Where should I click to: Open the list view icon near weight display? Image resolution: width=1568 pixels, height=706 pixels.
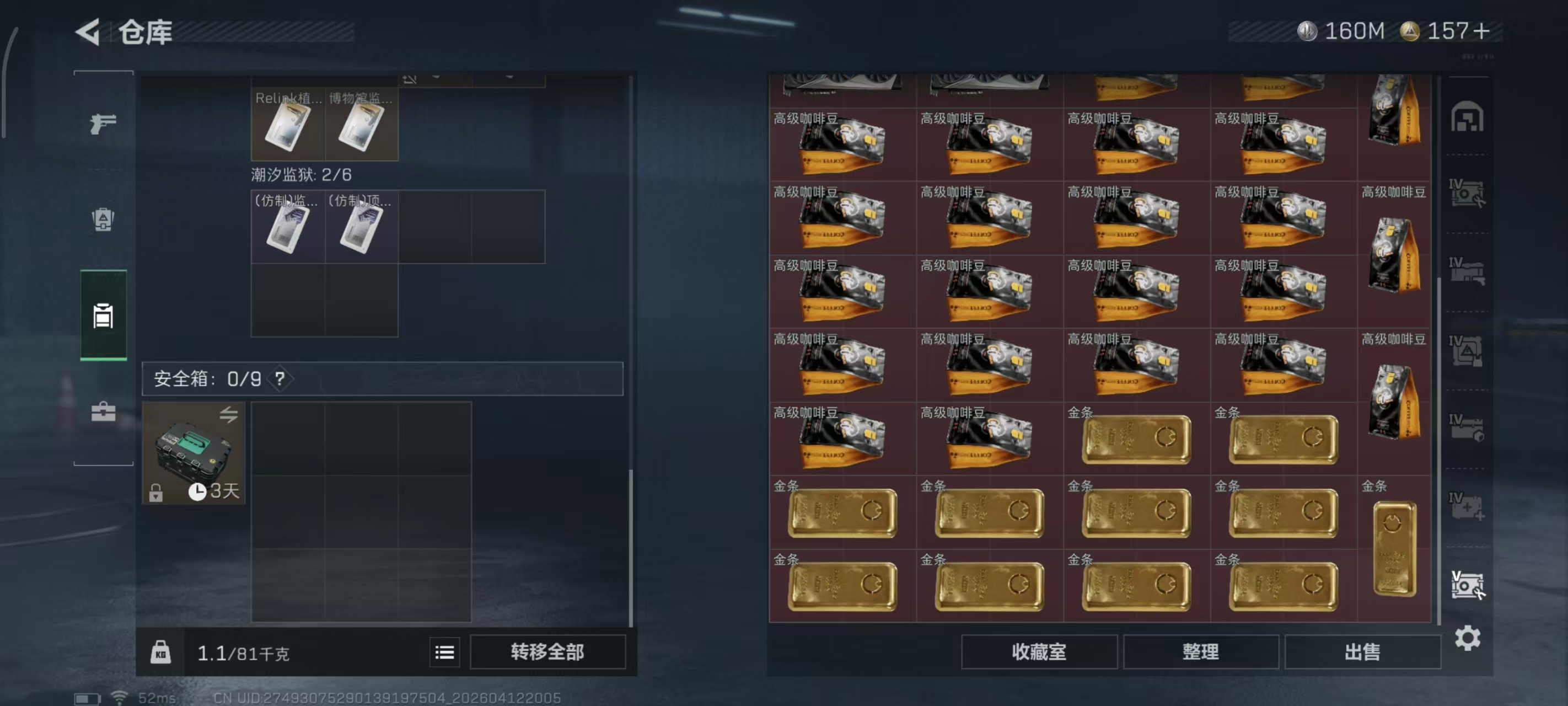tap(445, 652)
